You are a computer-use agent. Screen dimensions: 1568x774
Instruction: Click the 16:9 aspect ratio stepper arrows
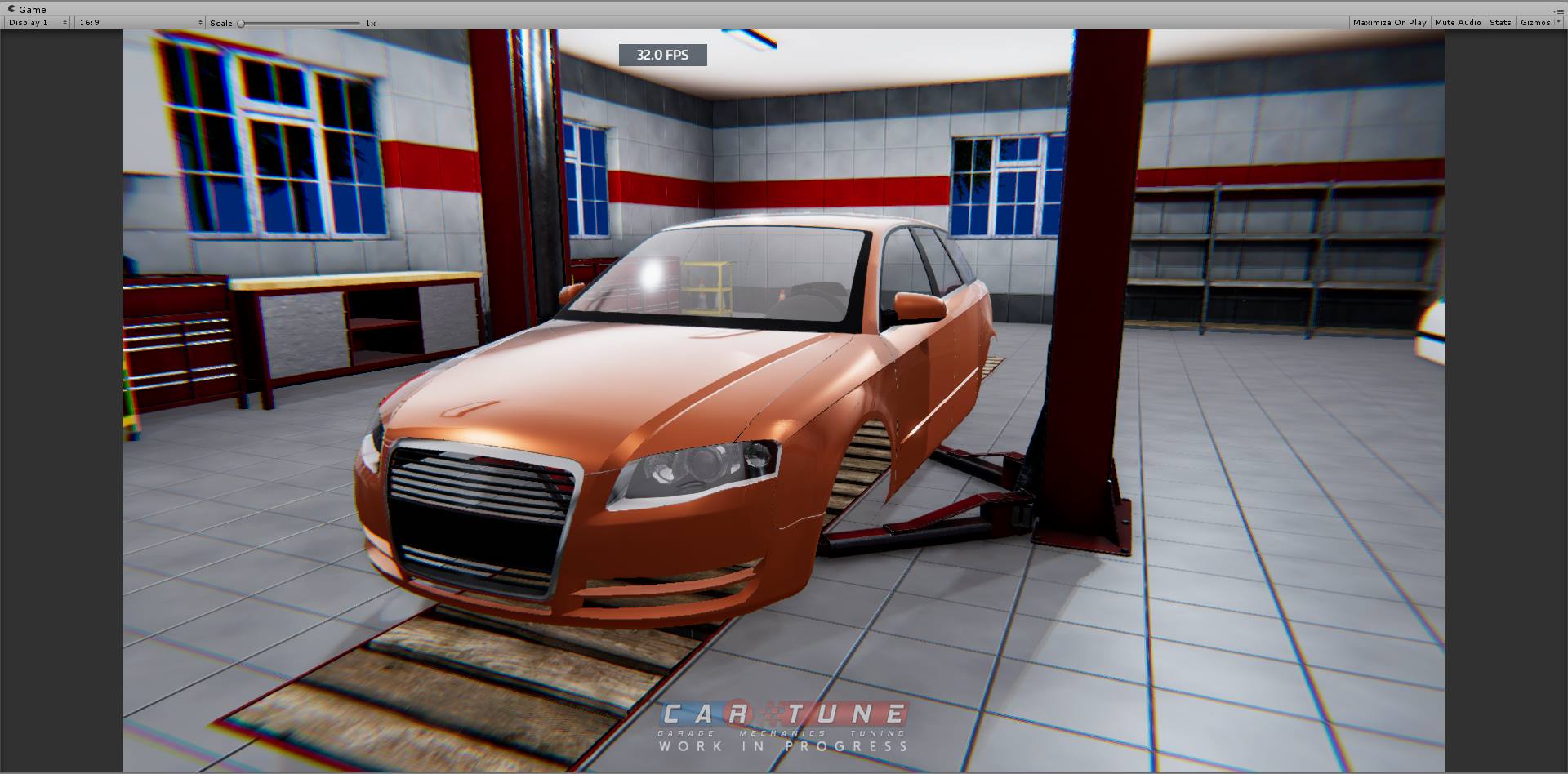pyautogui.click(x=199, y=22)
